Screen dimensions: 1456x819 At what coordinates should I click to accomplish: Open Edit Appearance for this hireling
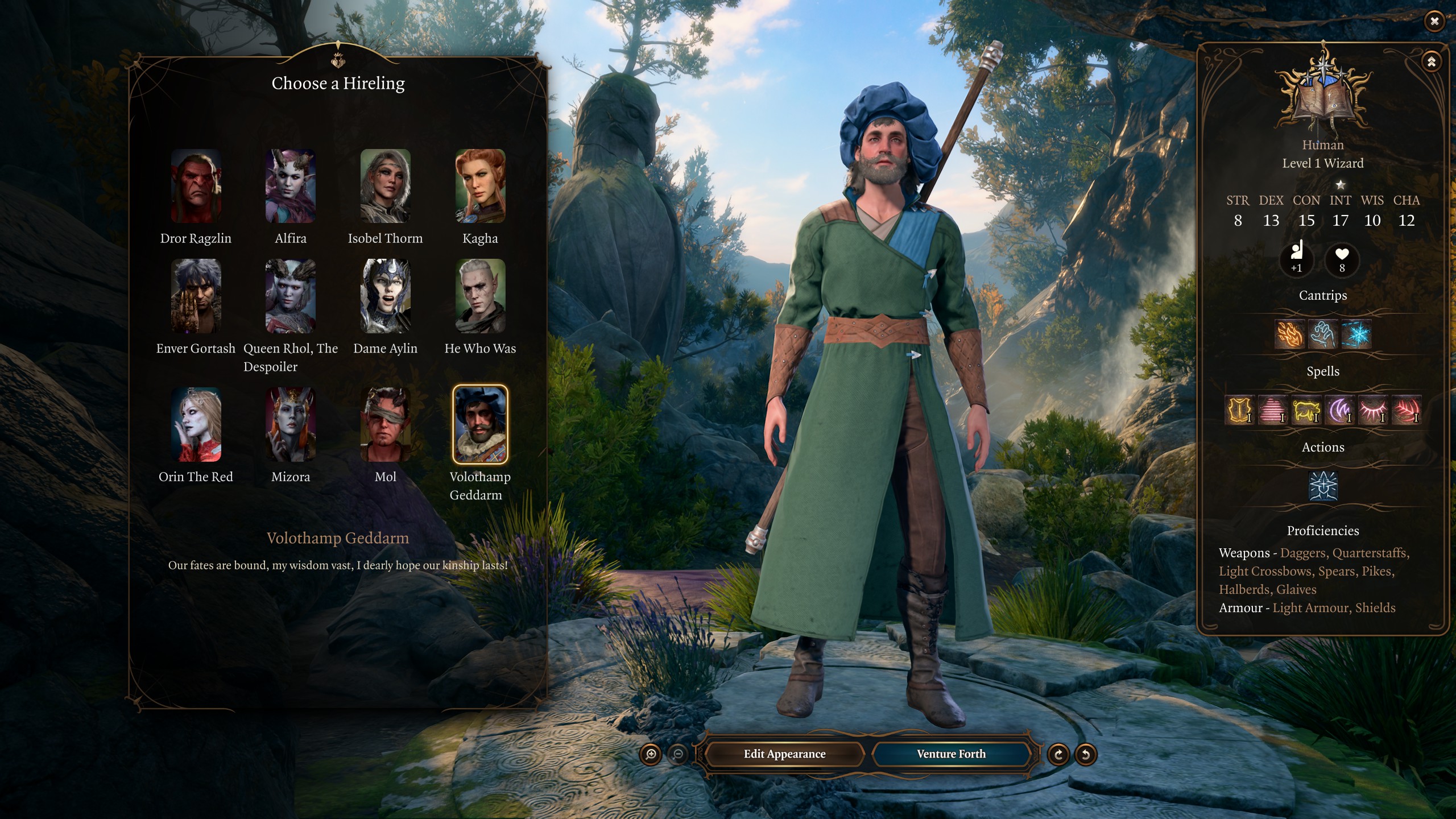tap(784, 754)
